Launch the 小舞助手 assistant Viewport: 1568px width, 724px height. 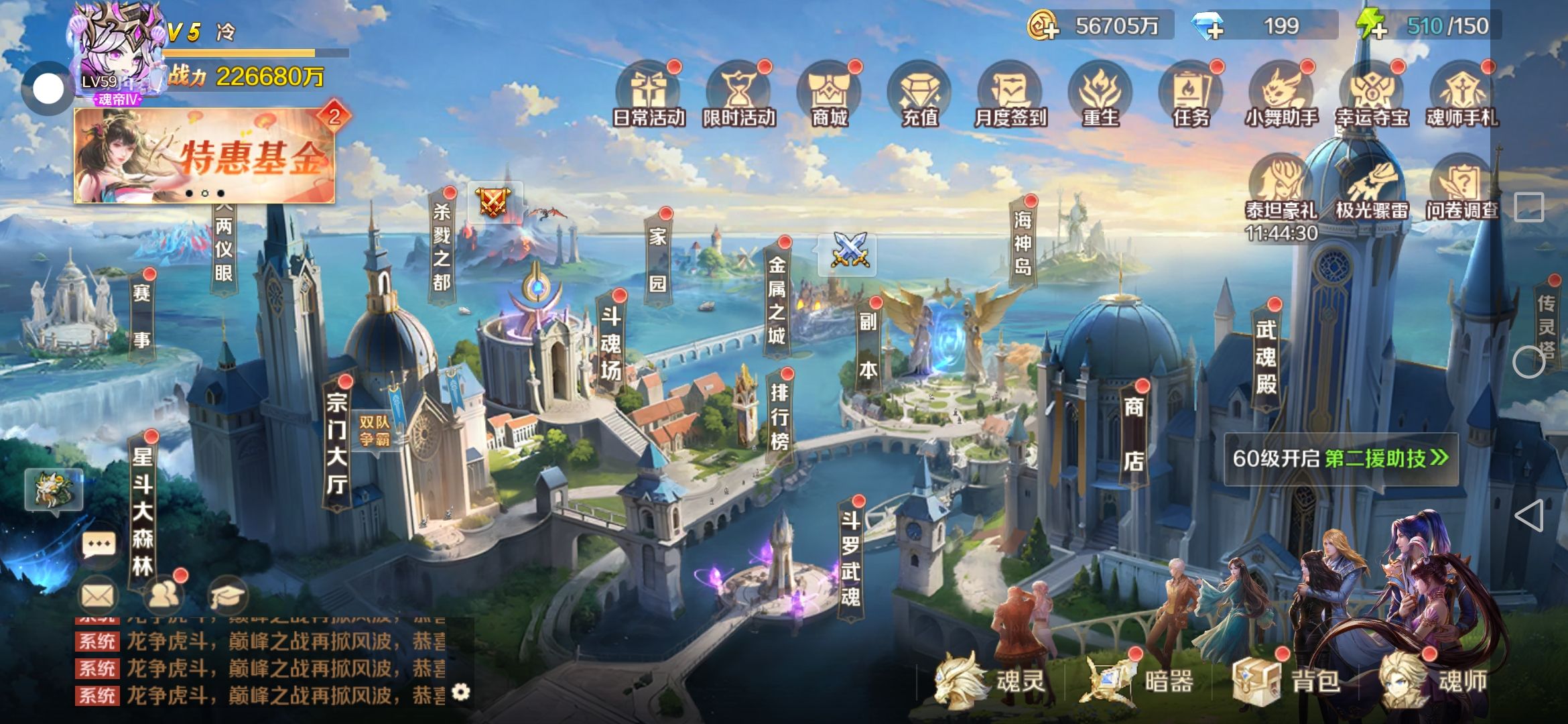[x=1281, y=95]
